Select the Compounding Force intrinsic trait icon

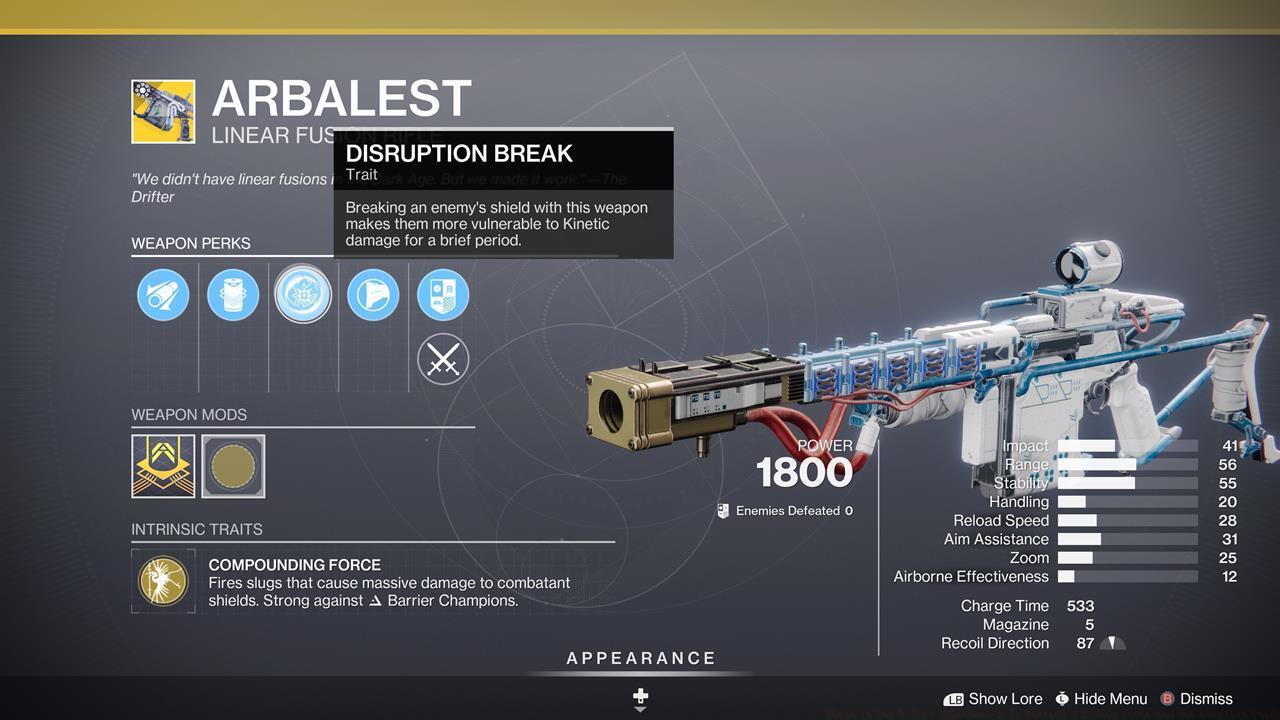point(163,580)
